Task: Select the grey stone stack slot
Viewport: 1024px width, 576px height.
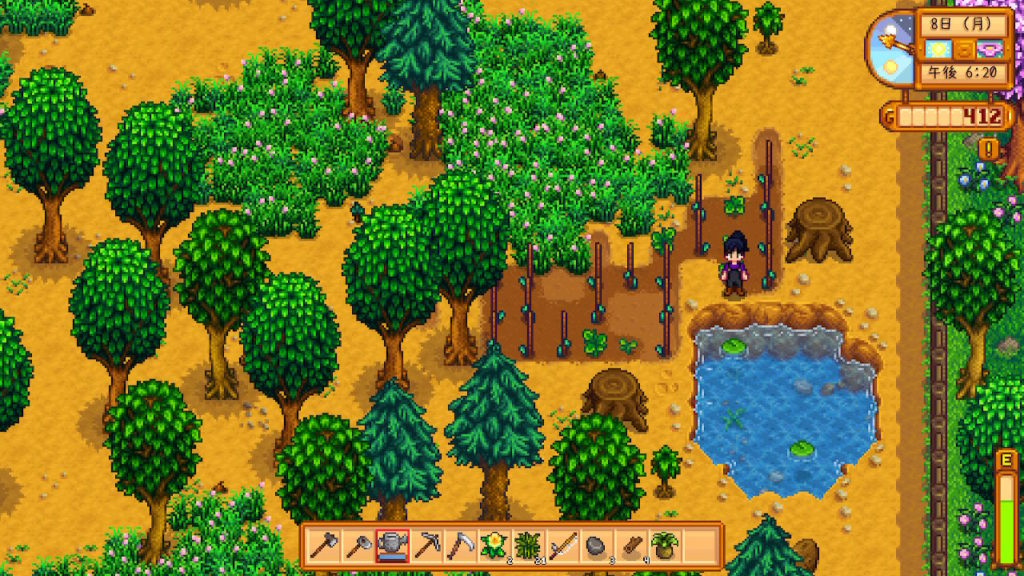Action: click(x=596, y=546)
